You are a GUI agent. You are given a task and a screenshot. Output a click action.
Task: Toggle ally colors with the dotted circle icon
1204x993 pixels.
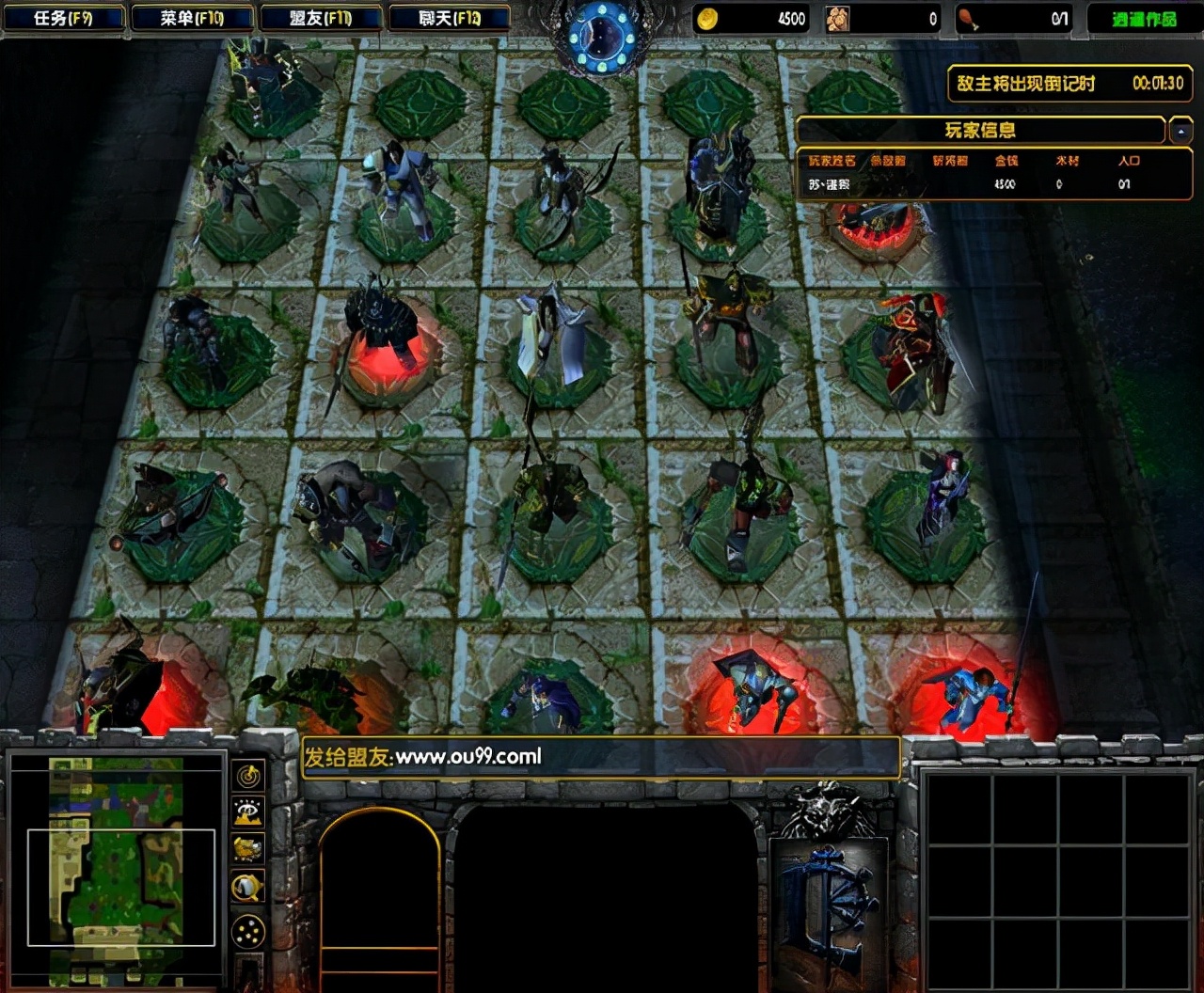tap(247, 928)
